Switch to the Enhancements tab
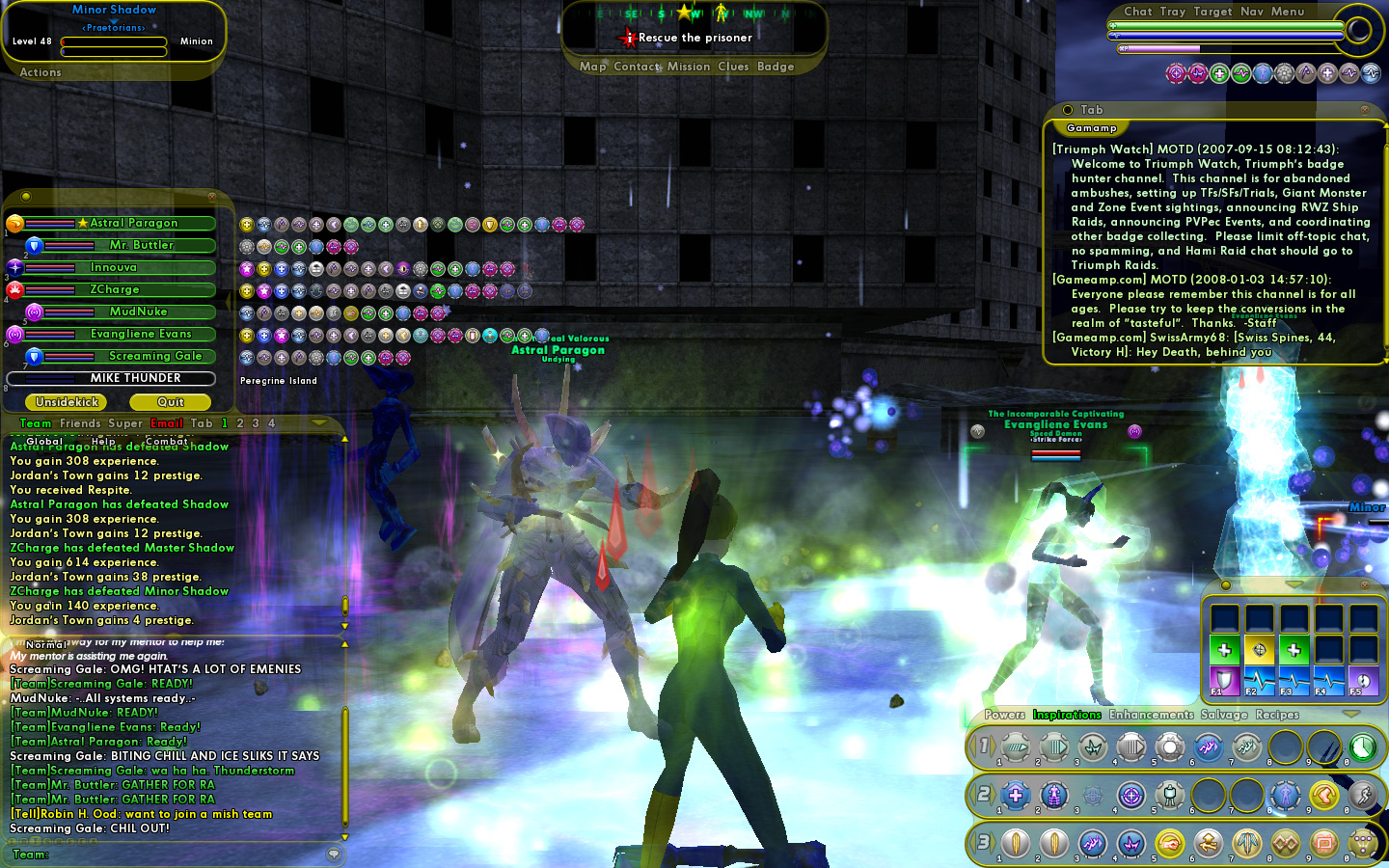 (x=1151, y=715)
